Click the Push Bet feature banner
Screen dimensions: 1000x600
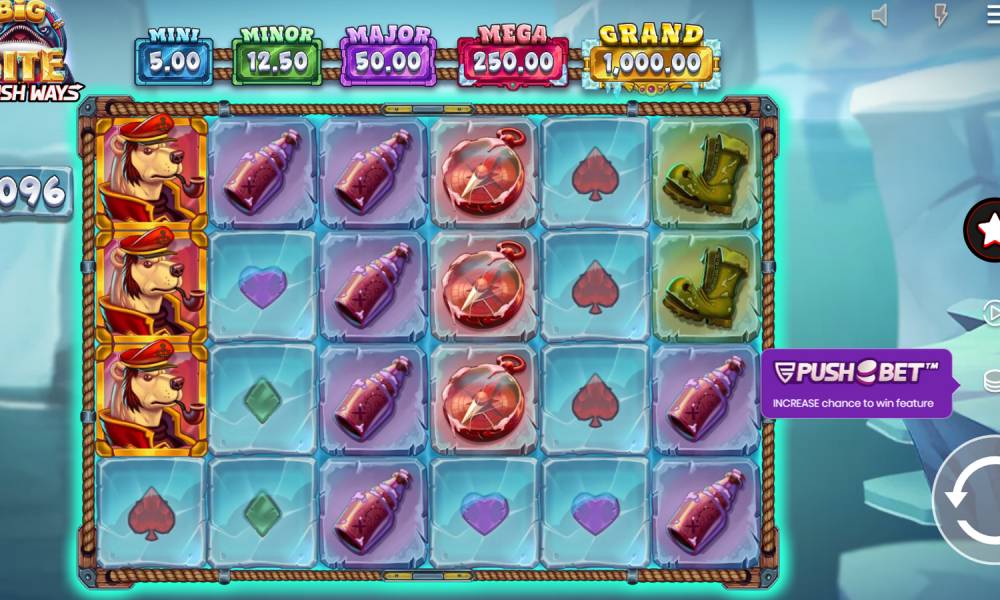[x=856, y=383]
